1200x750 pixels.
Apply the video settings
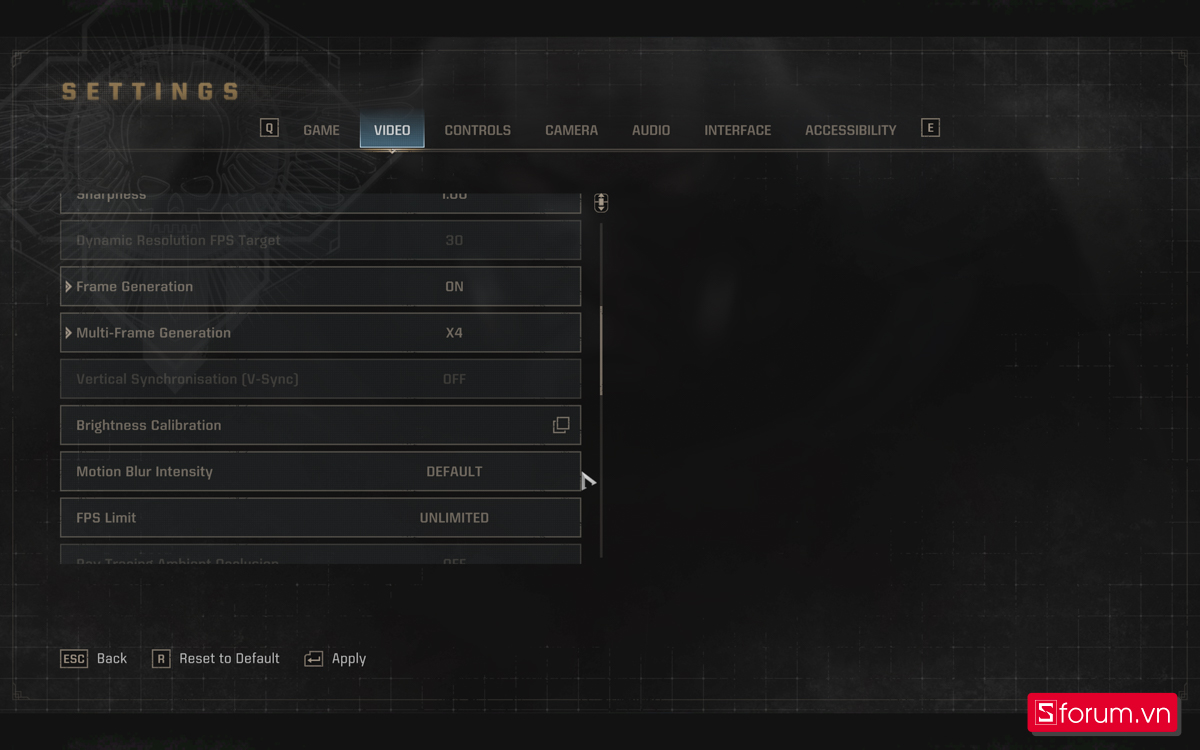coord(336,659)
